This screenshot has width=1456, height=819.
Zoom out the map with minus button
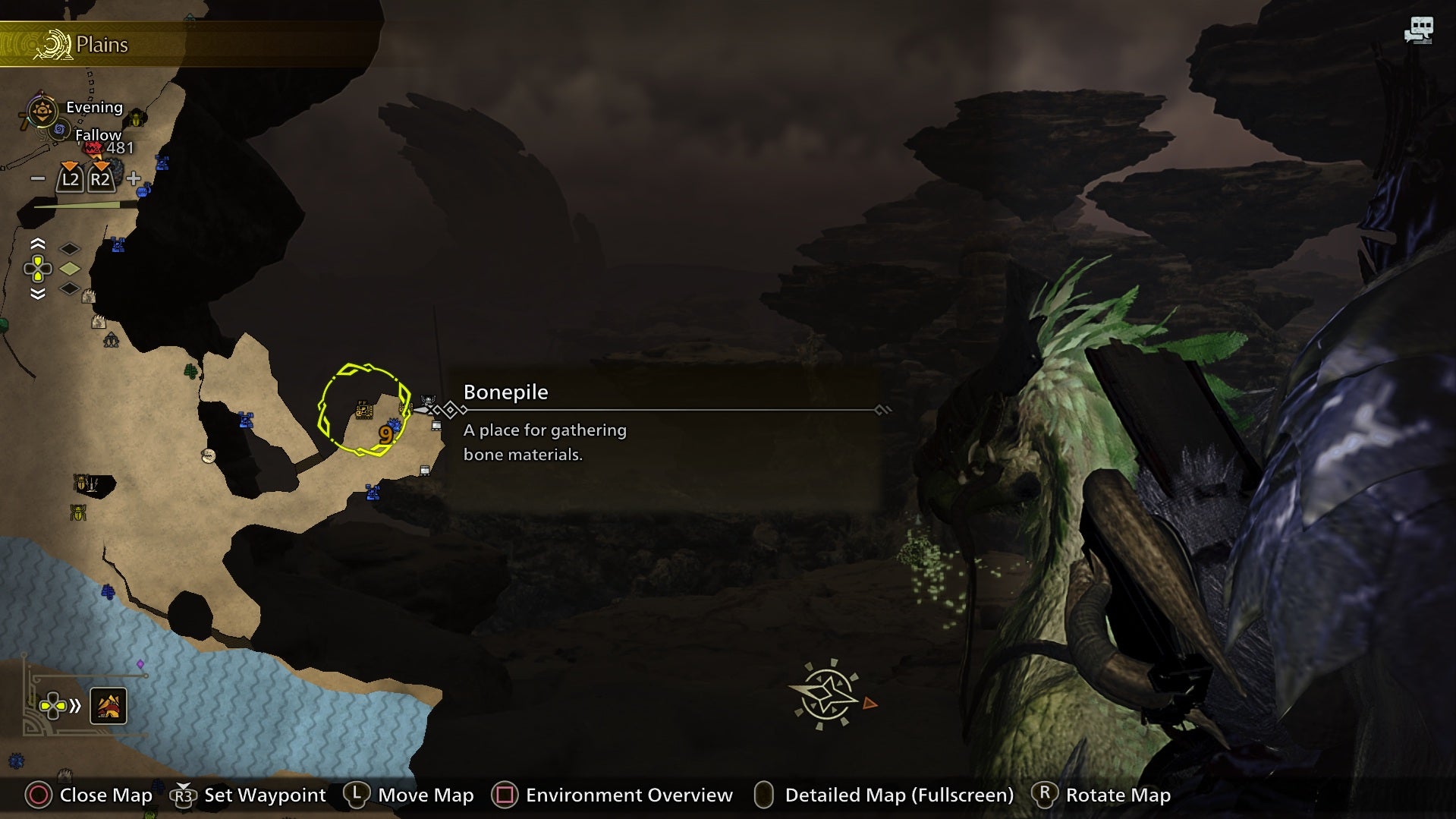[37, 179]
